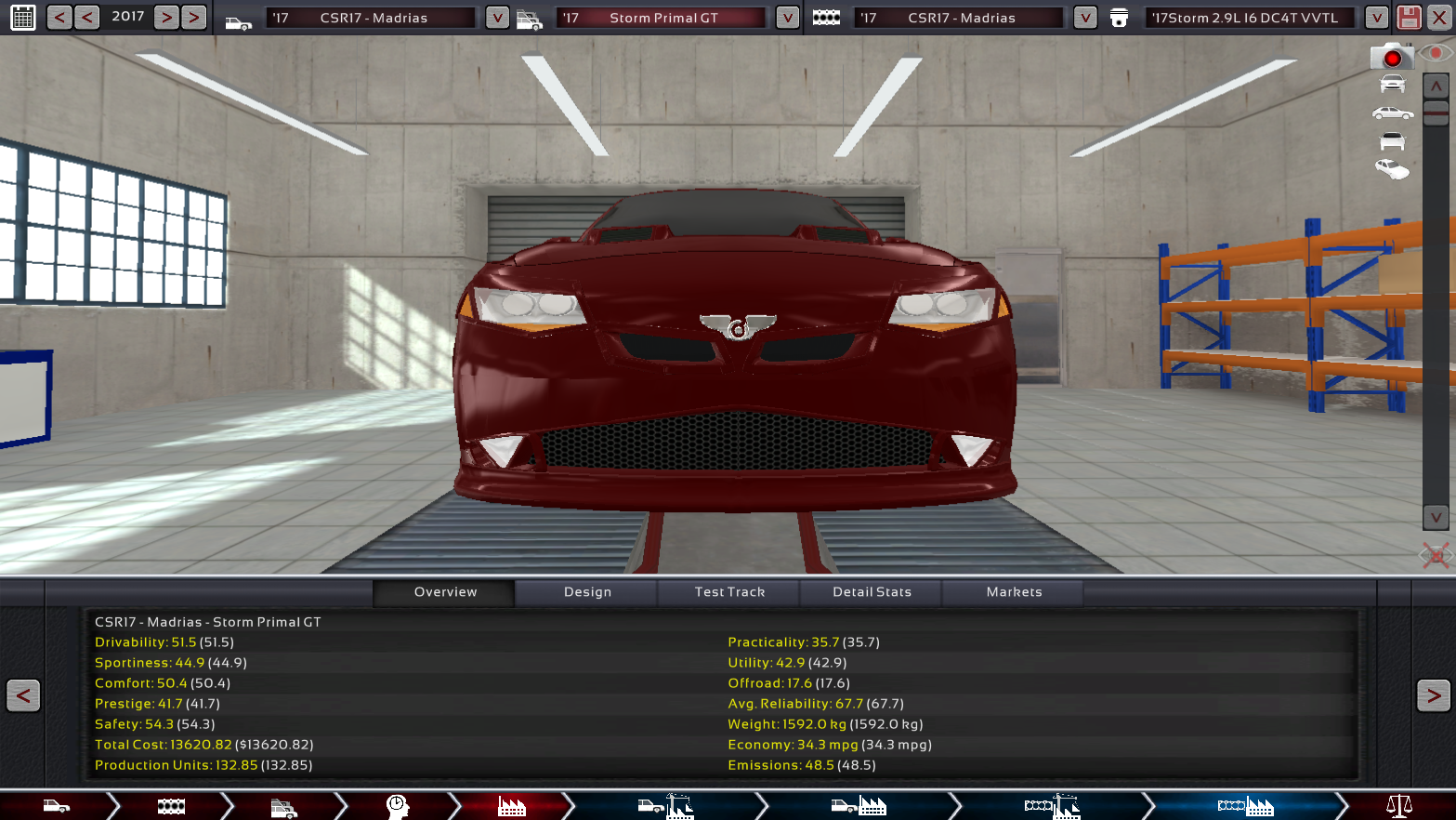Take a photo with the camera icon
This screenshot has height=820, width=1456.
(1391, 58)
